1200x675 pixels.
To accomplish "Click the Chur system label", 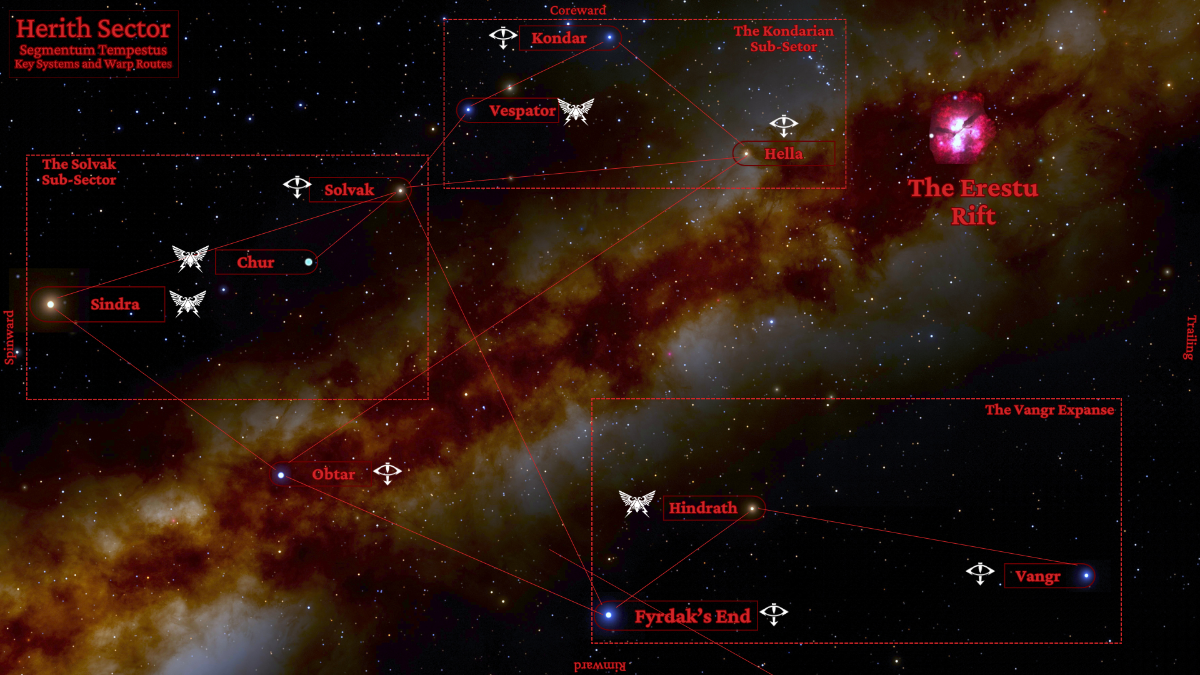I will tap(256, 263).
